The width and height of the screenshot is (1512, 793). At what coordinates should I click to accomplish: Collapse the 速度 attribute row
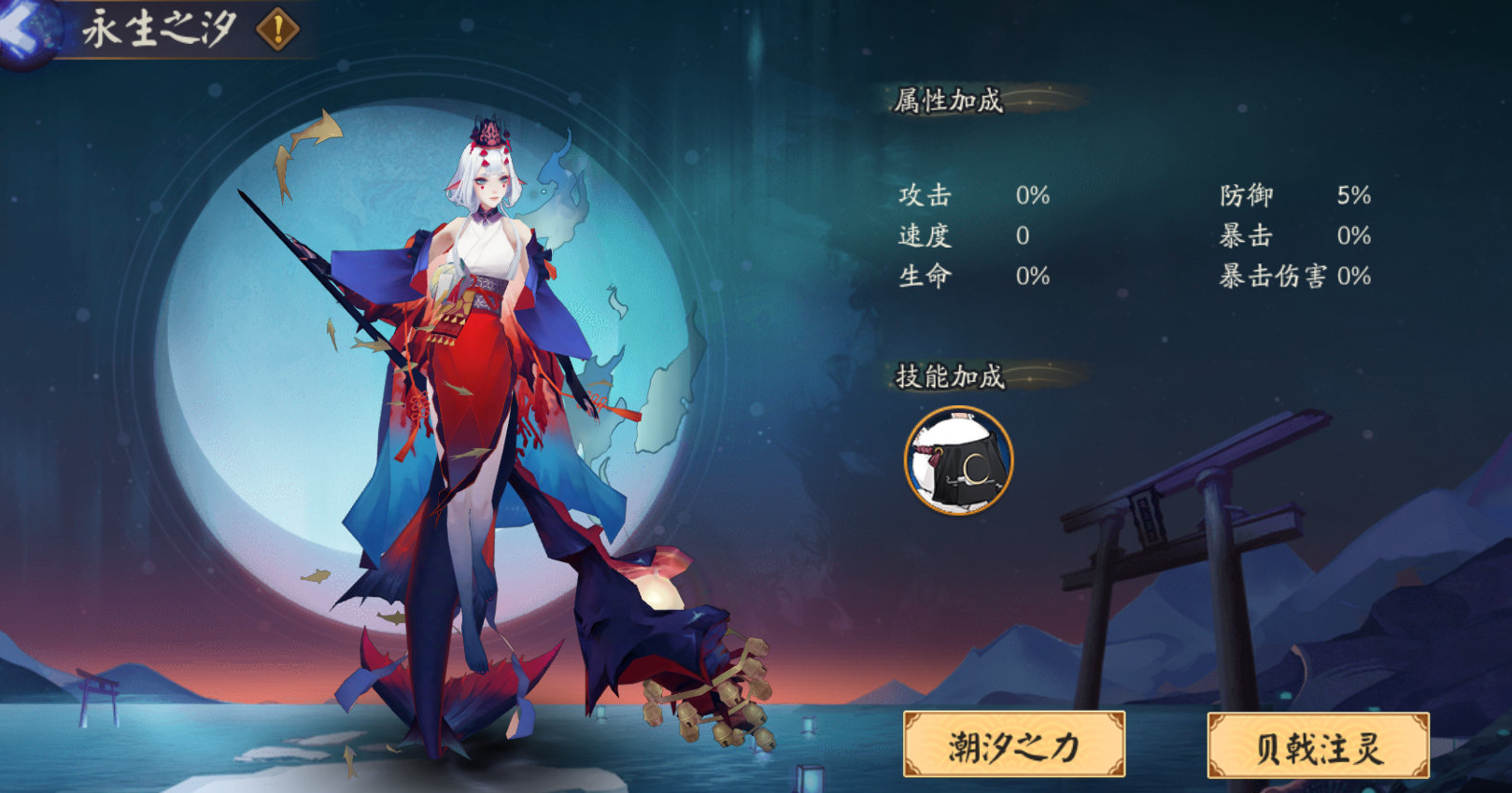[971, 236]
